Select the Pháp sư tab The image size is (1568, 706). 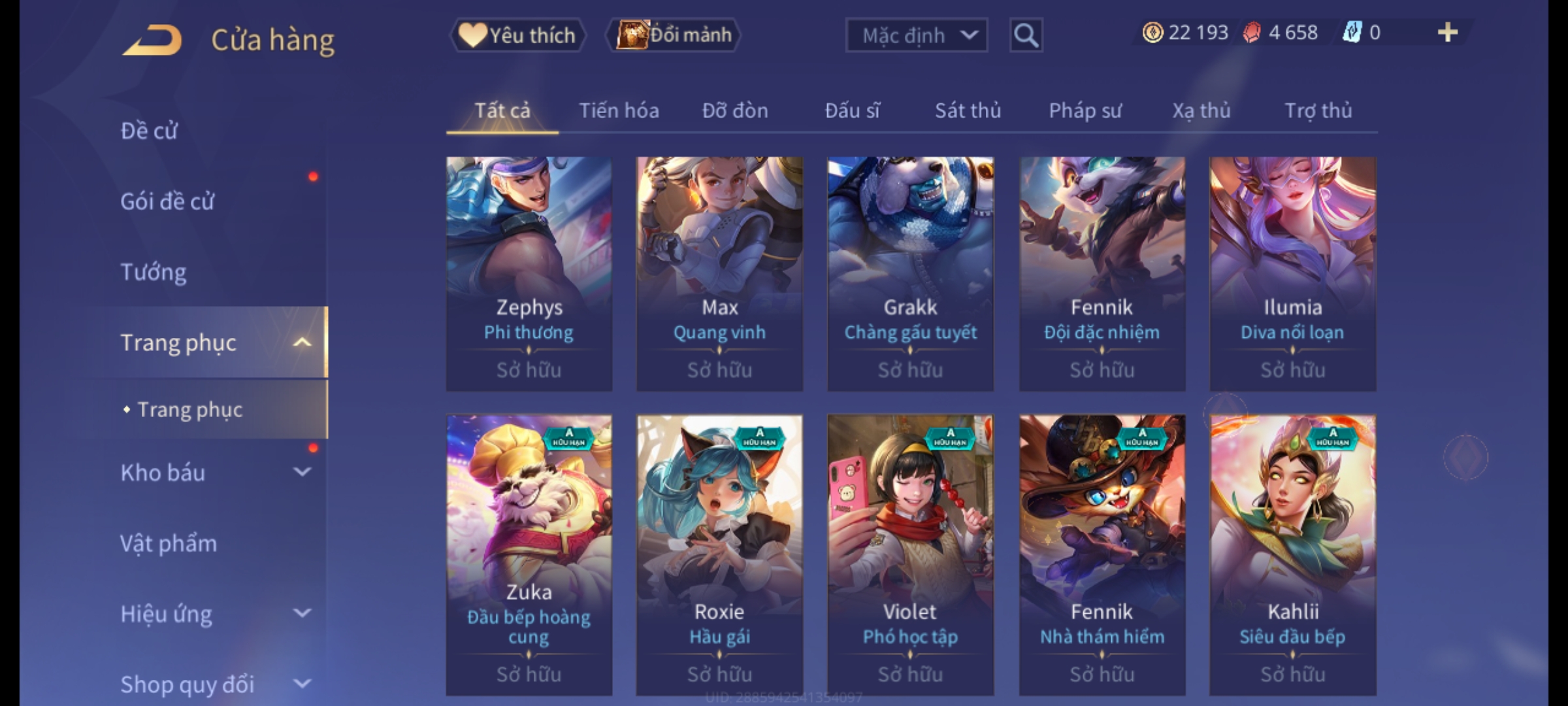click(x=1085, y=110)
